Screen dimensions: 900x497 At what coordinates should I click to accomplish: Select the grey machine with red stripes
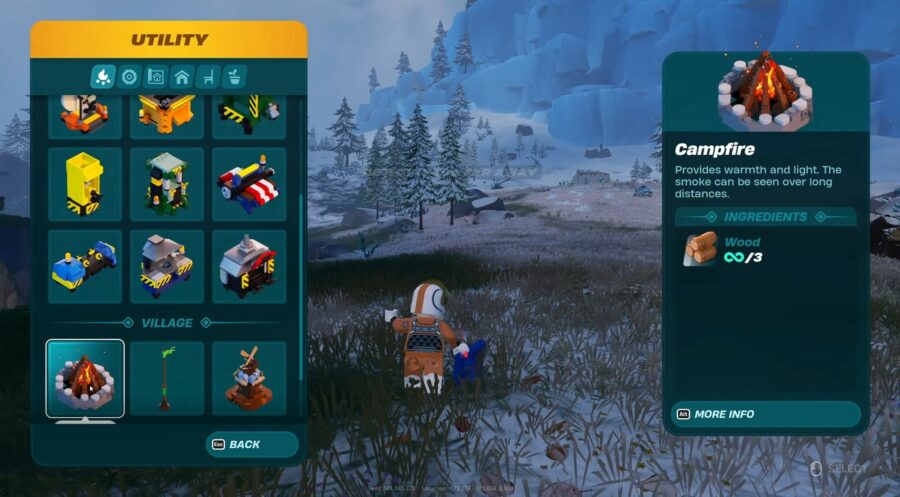tap(249, 266)
